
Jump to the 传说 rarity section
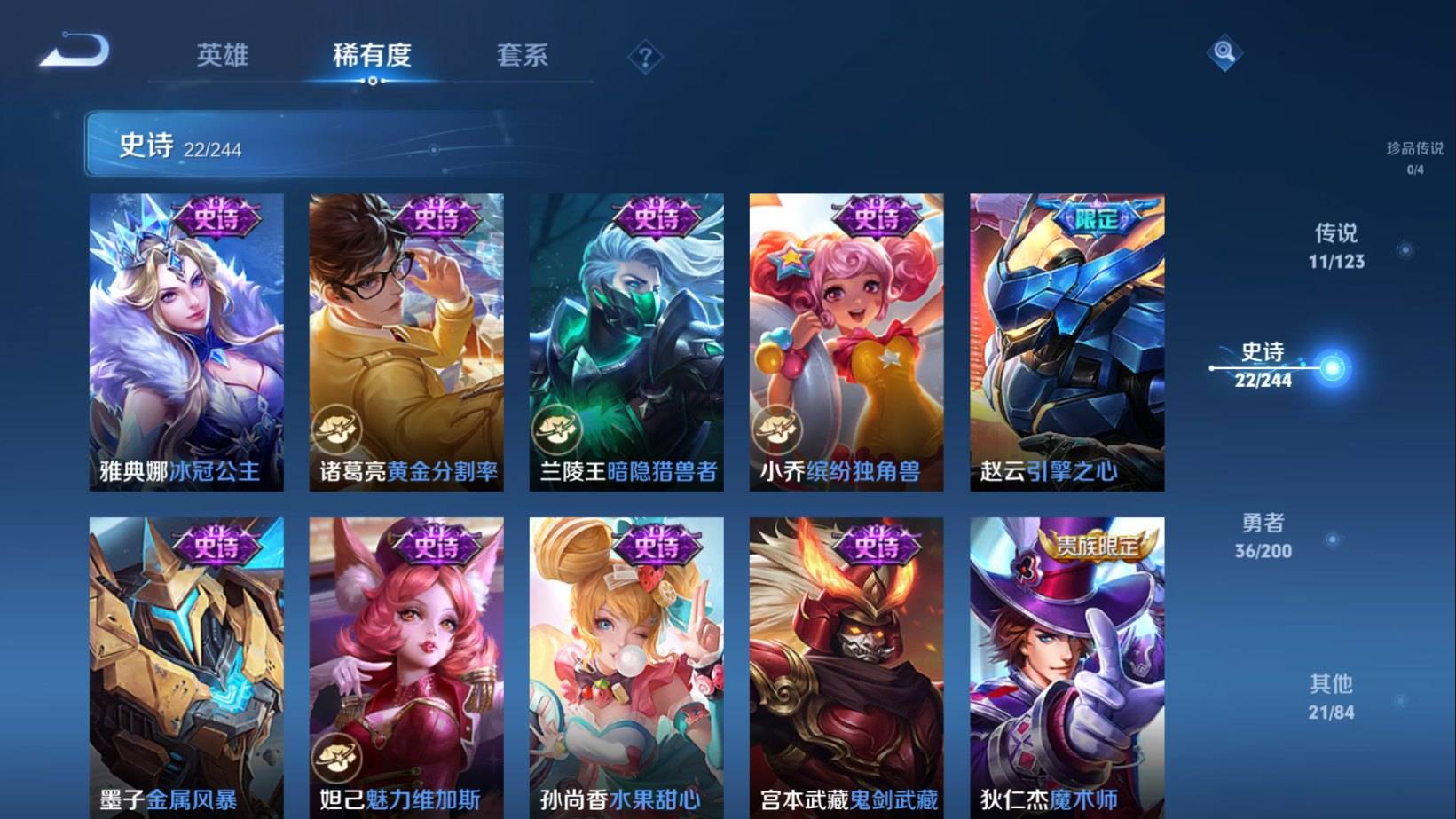tap(1335, 246)
